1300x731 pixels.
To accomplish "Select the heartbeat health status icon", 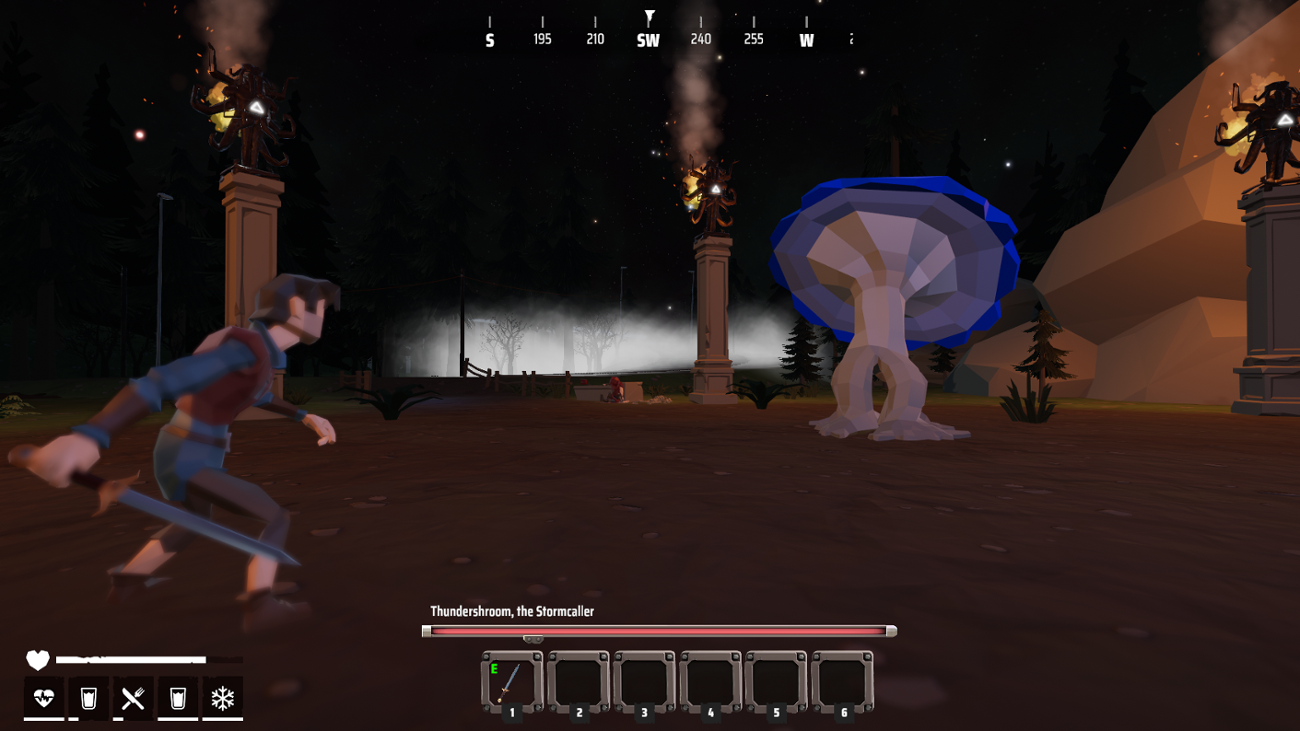I will pyautogui.click(x=42, y=698).
